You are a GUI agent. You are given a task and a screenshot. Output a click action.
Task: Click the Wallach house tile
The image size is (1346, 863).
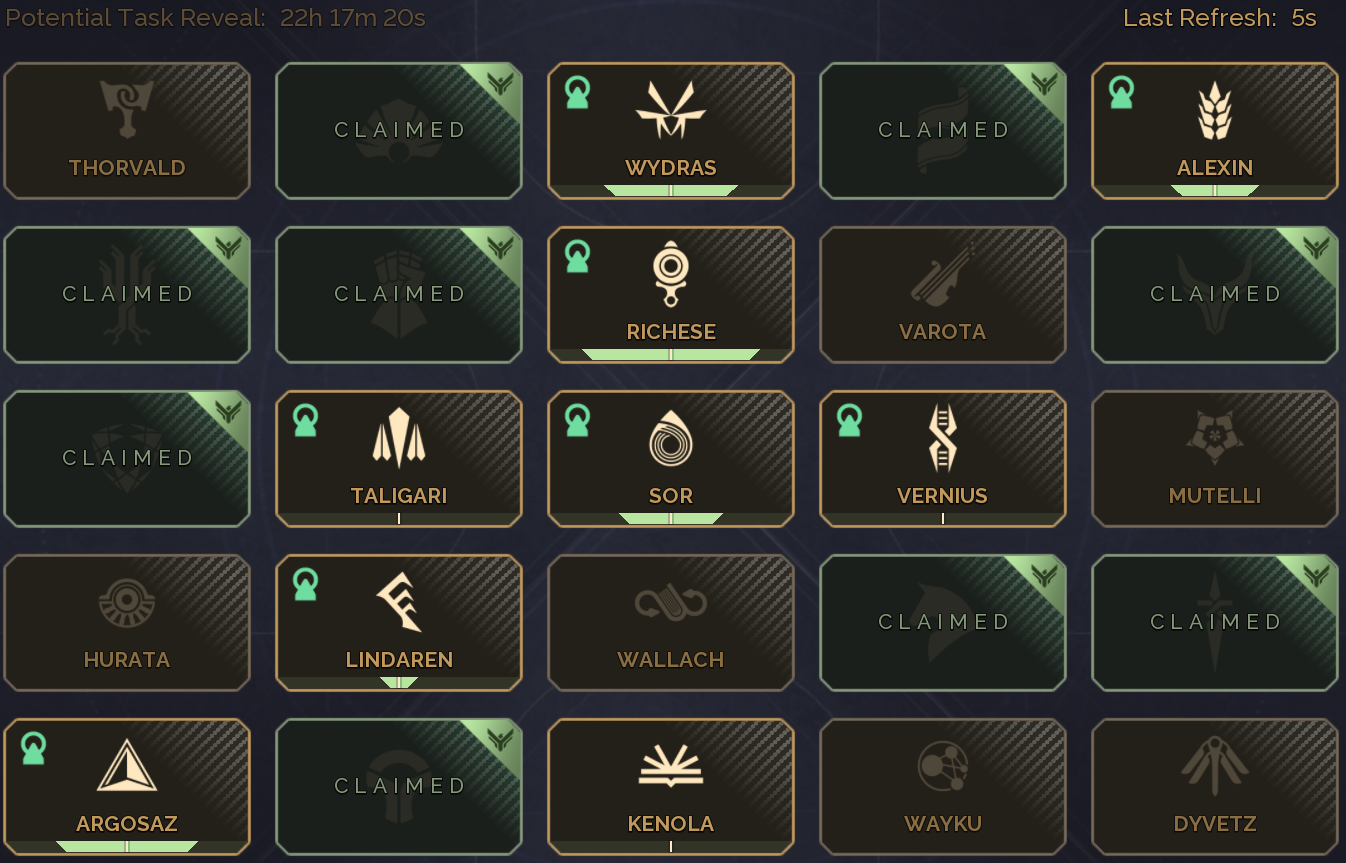(x=671, y=623)
